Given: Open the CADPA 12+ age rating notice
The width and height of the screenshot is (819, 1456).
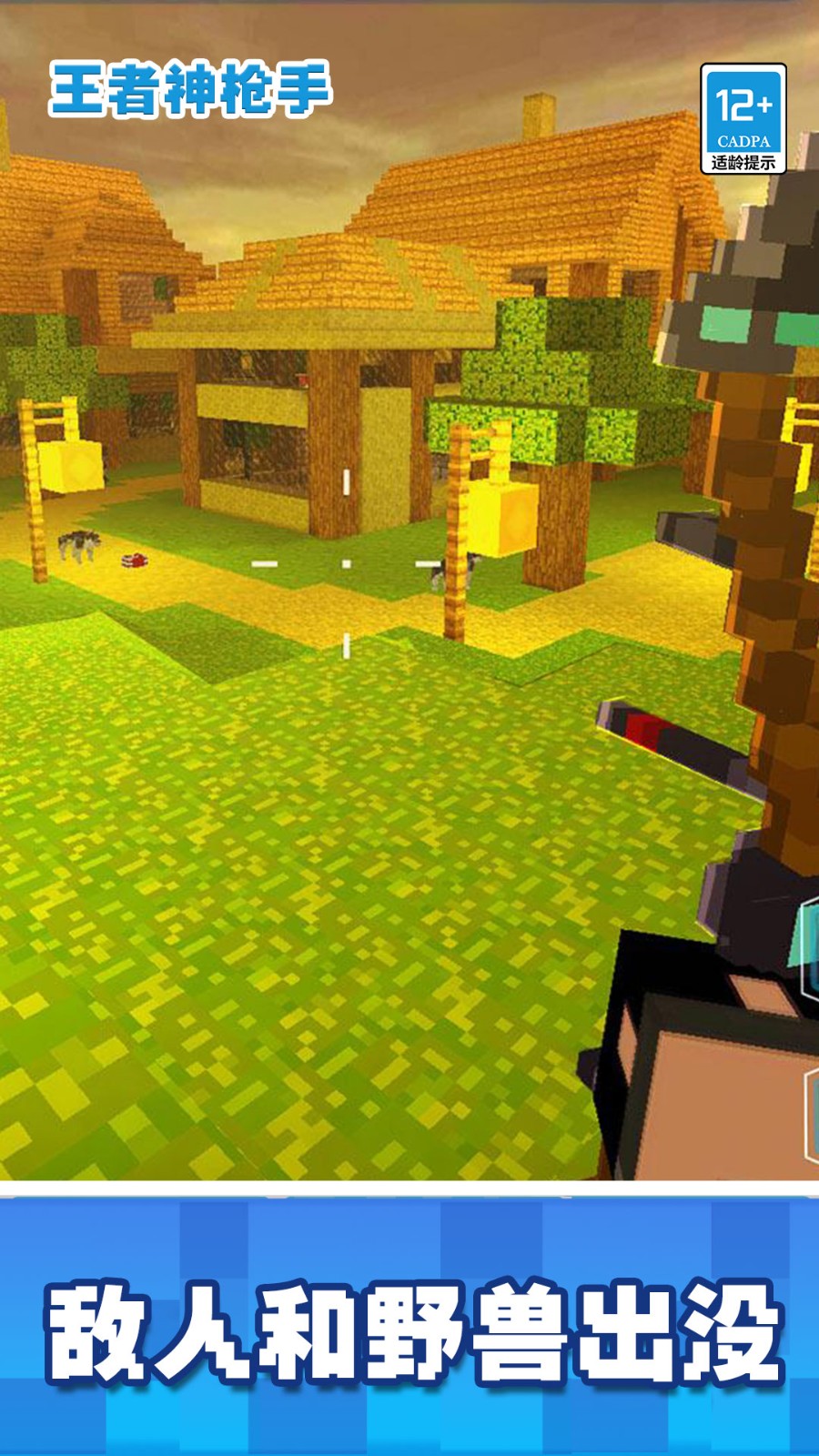Looking at the screenshot, I should click(743, 118).
